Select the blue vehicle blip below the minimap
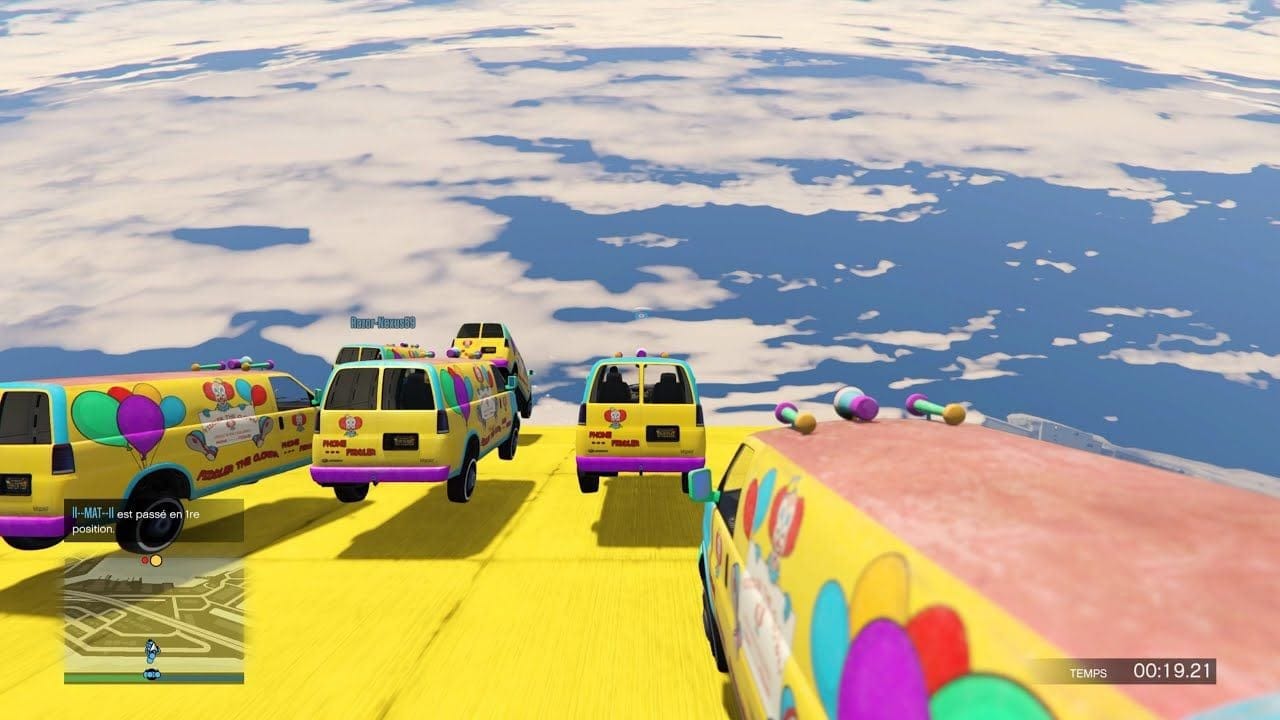Image resolution: width=1280 pixels, height=720 pixels. point(151,675)
